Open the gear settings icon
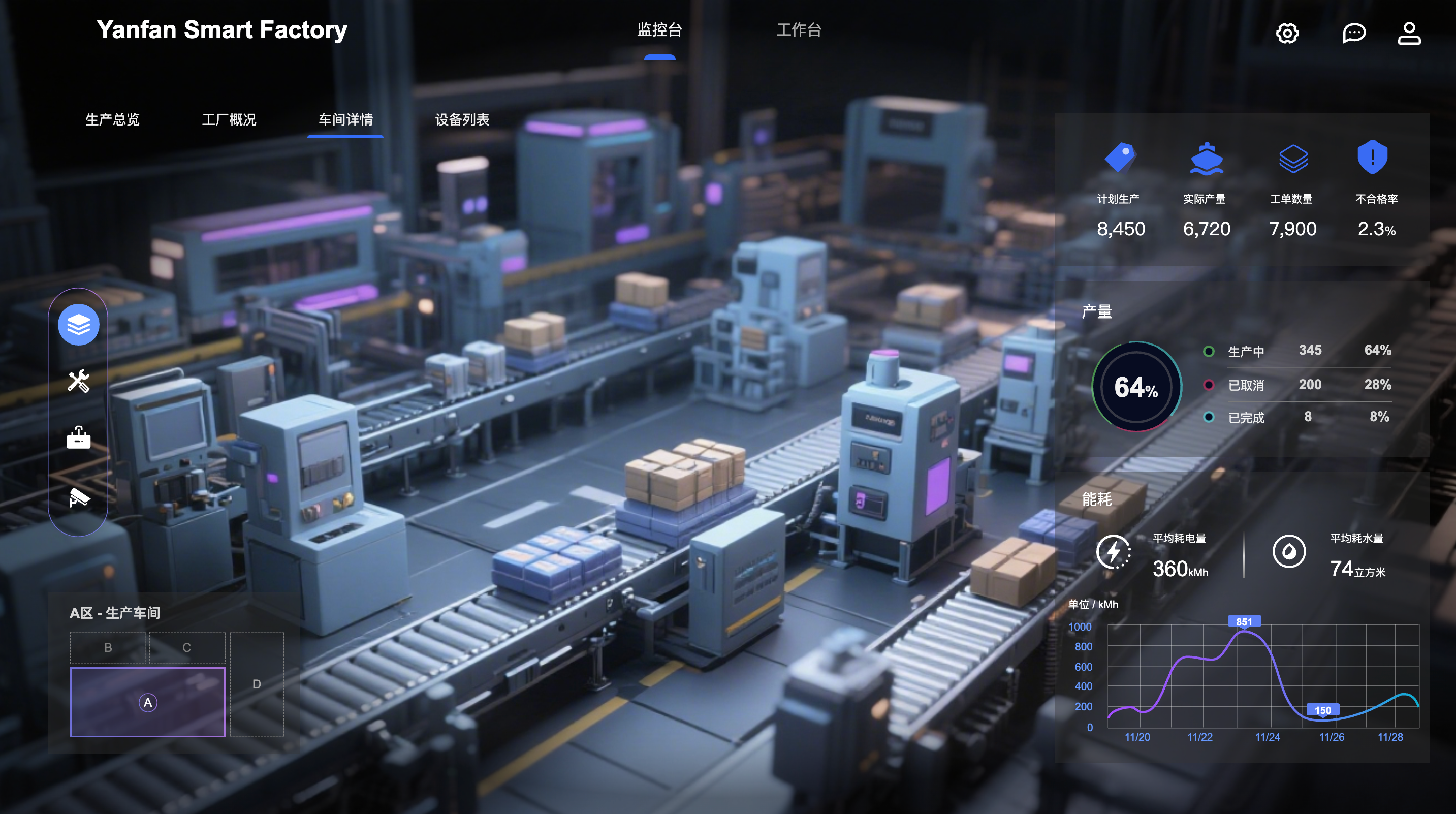 click(1287, 34)
